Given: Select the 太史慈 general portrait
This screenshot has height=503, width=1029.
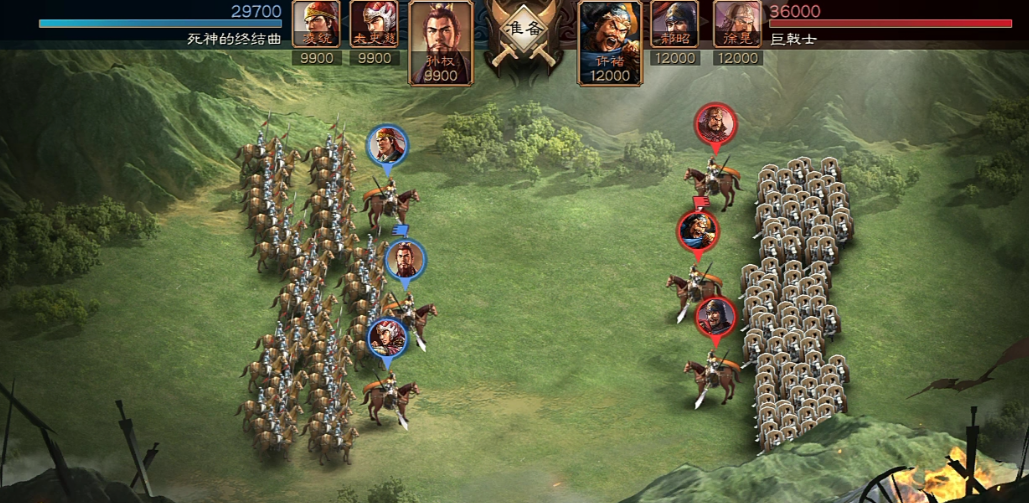Looking at the screenshot, I should tap(374, 24).
